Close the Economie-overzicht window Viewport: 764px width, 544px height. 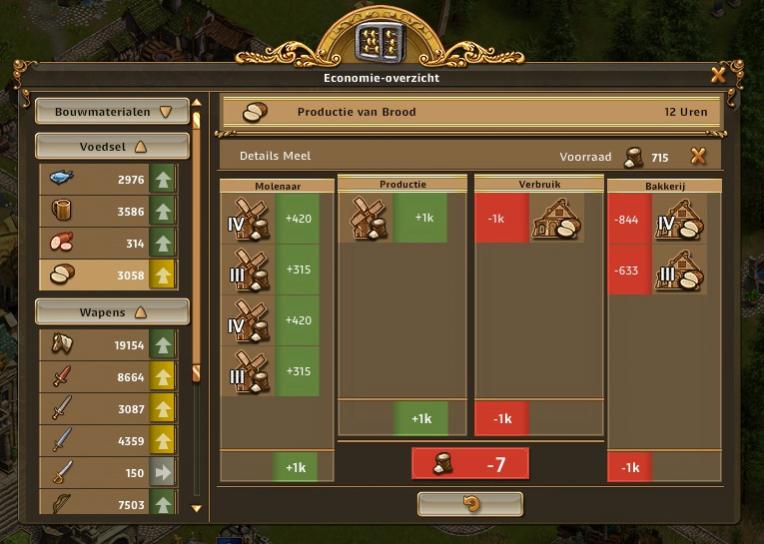tap(718, 75)
